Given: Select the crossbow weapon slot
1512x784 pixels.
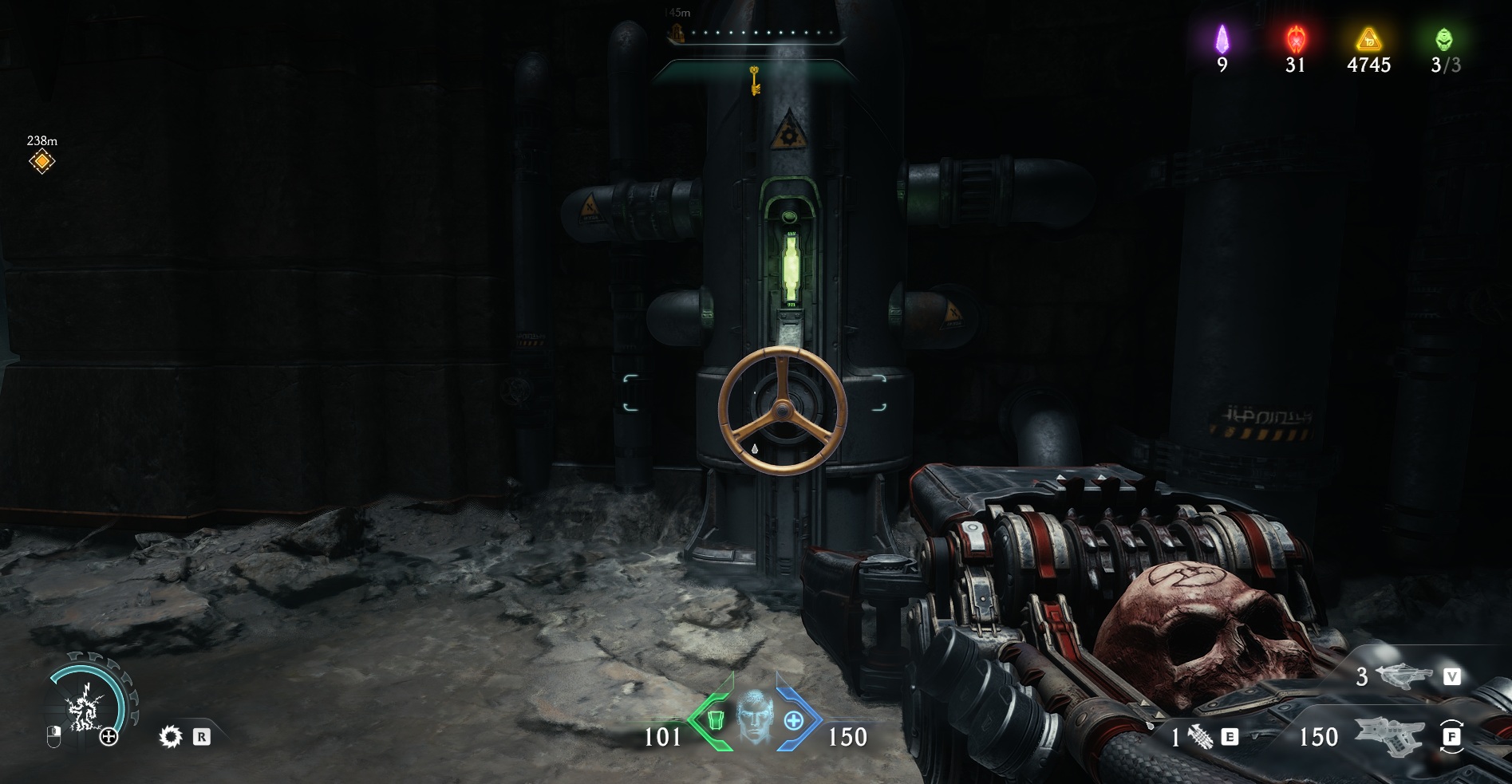Looking at the screenshot, I should 1404,676.
